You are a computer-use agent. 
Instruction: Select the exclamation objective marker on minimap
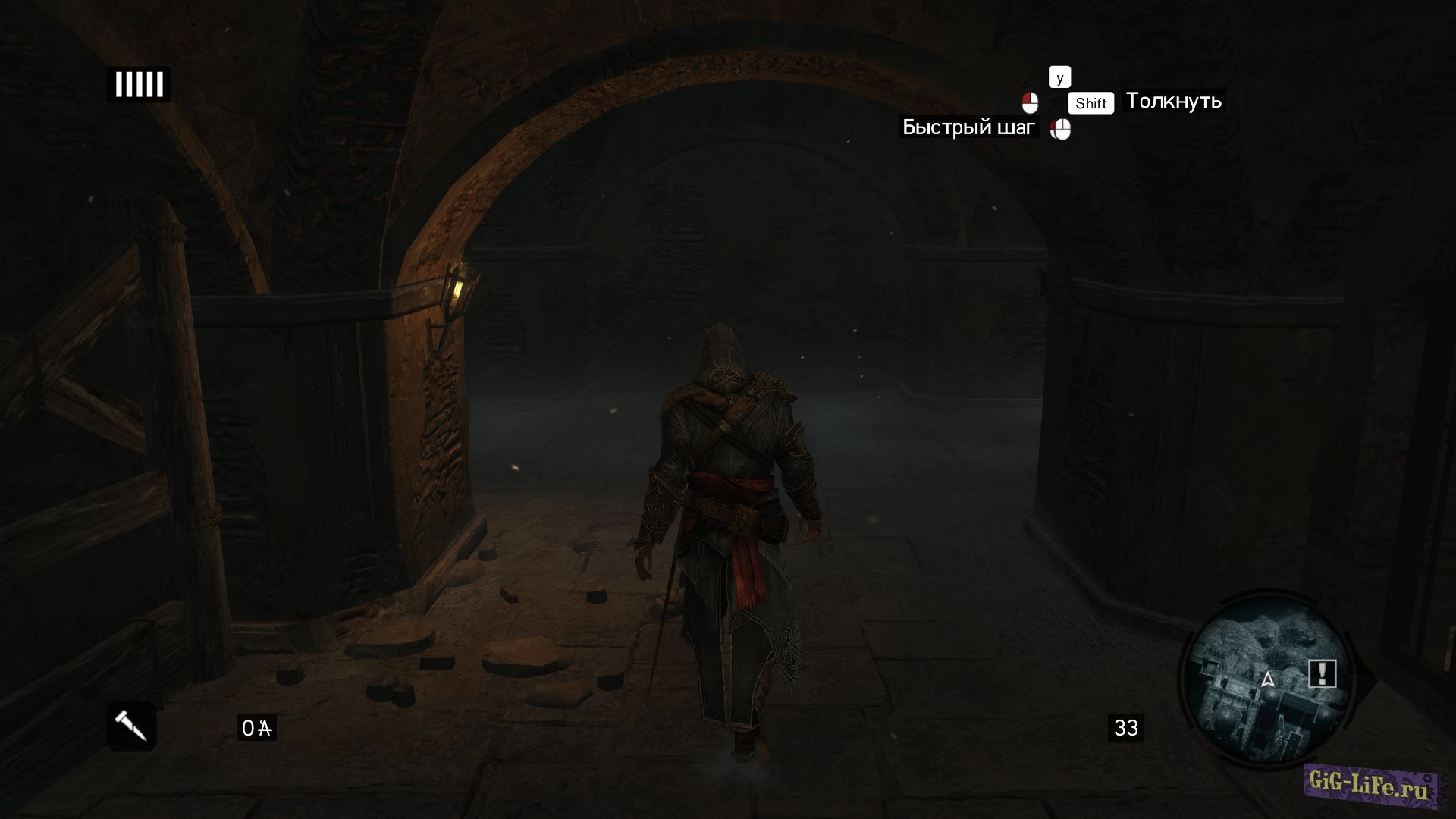[x=1322, y=673]
